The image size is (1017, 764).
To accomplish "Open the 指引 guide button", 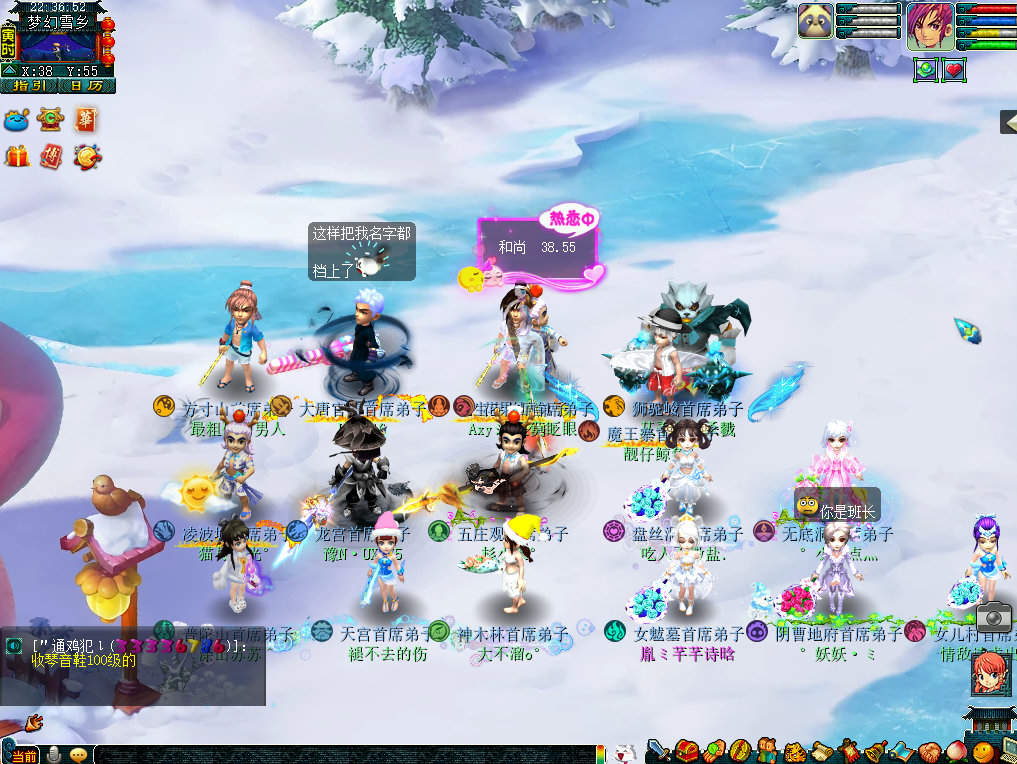I will click(x=29, y=86).
